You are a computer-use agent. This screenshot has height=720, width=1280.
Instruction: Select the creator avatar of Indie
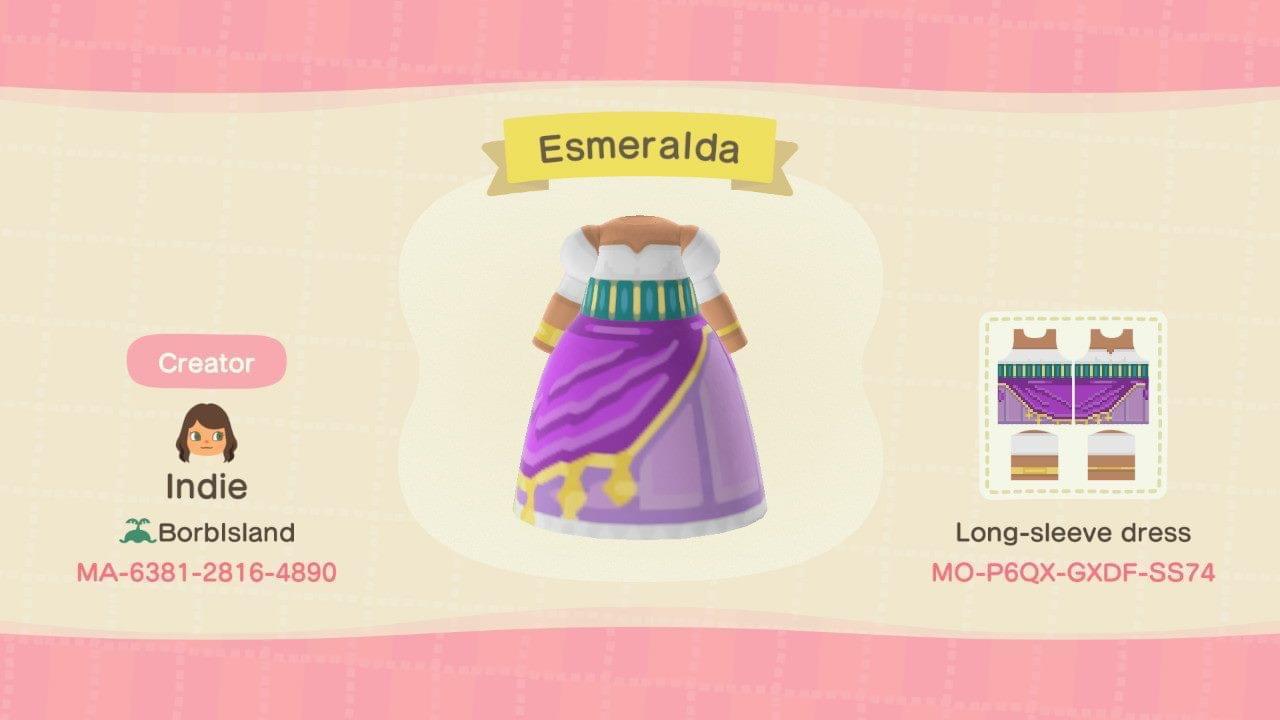pos(205,431)
